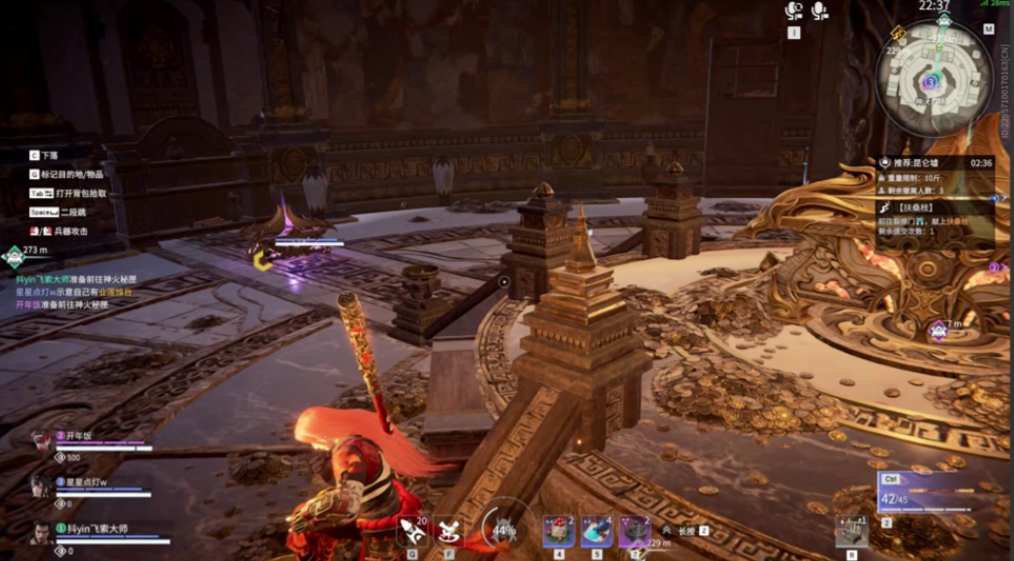Toggle the voice chat speaker icon
Screen dimensions: 1014x561
(x=794, y=11)
